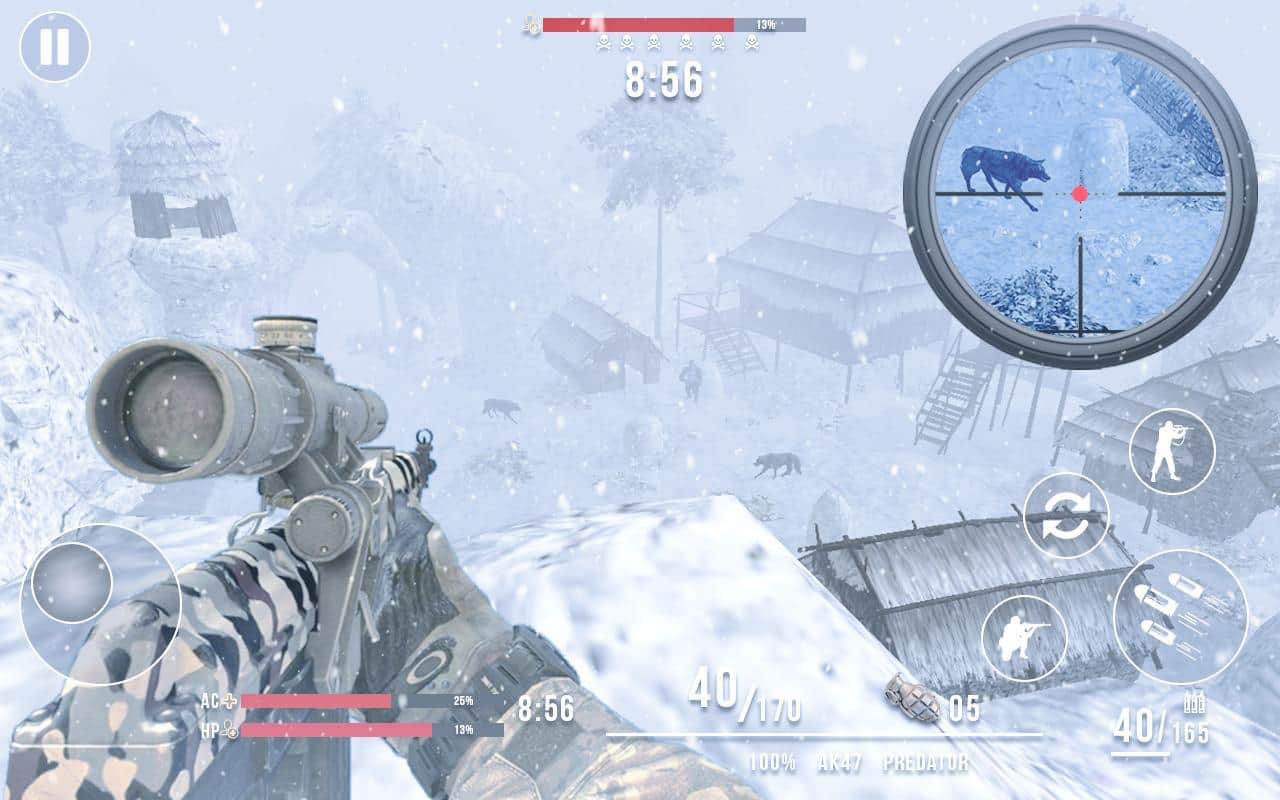Pause the game with the pause button
The height and width of the screenshot is (800, 1280).
pos(55,47)
